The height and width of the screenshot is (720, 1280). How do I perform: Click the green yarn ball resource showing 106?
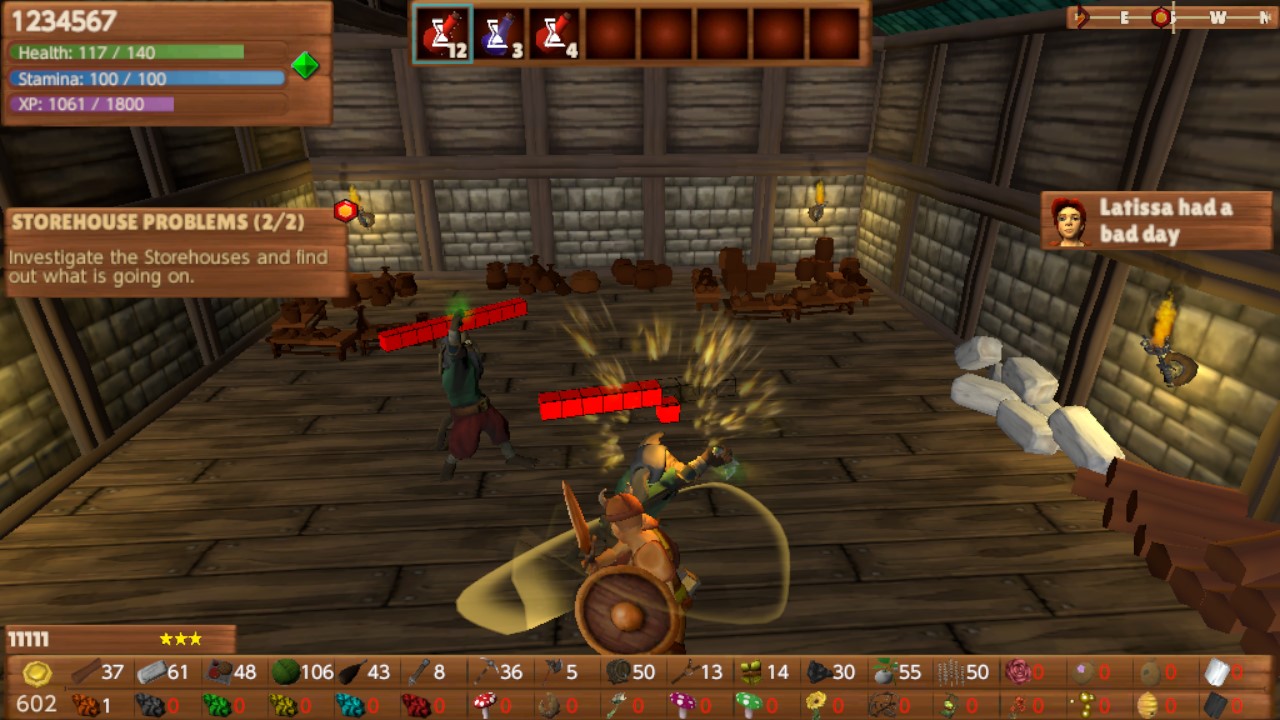285,672
